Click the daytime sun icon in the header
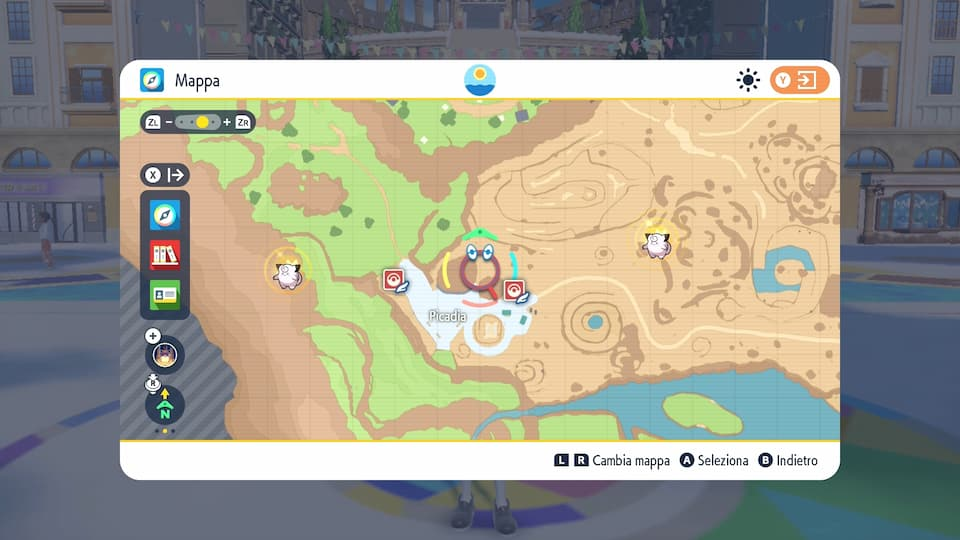This screenshot has height=540, width=960. (x=748, y=80)
